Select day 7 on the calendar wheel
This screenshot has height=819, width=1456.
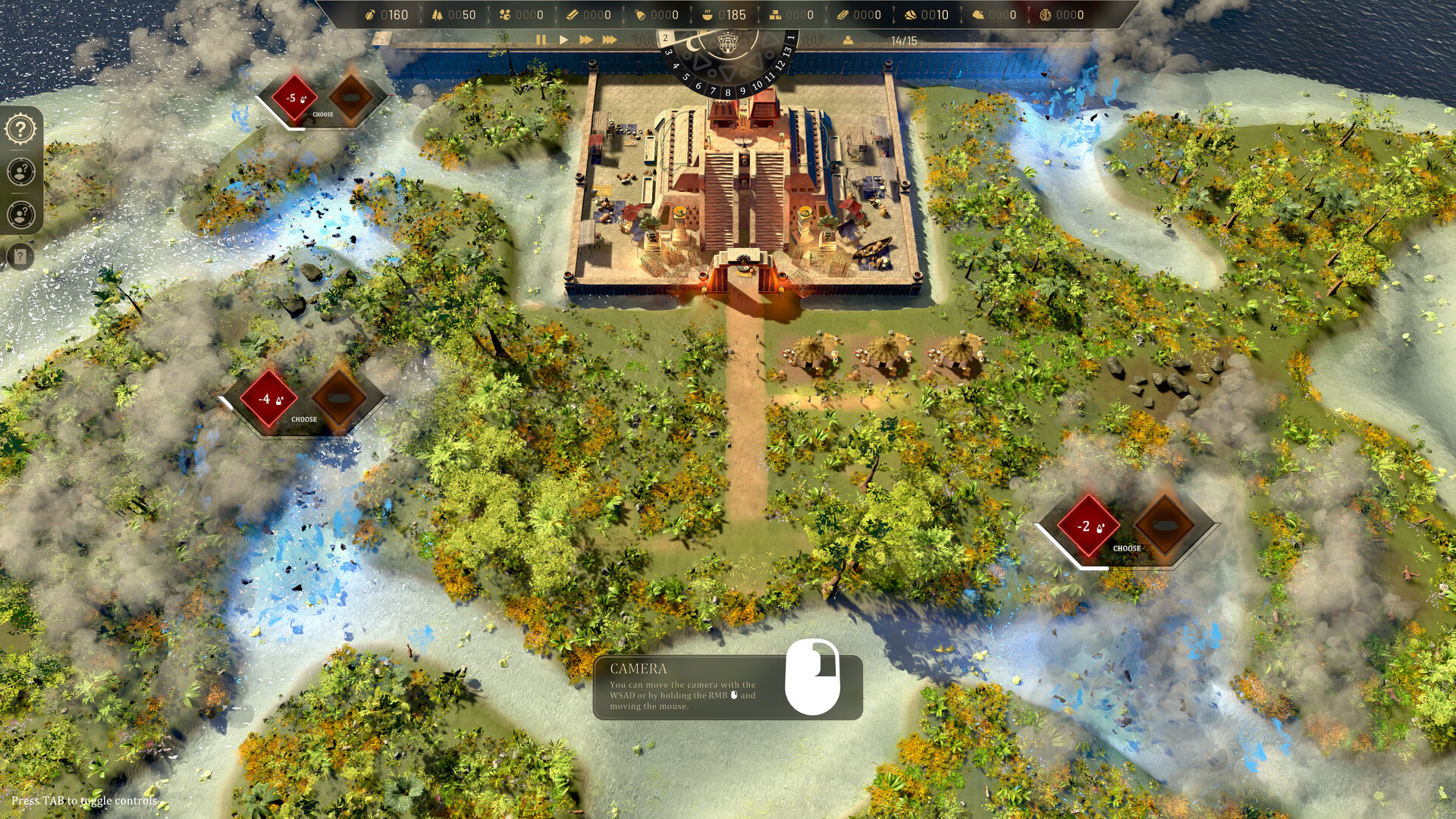[x=714, y=91]
